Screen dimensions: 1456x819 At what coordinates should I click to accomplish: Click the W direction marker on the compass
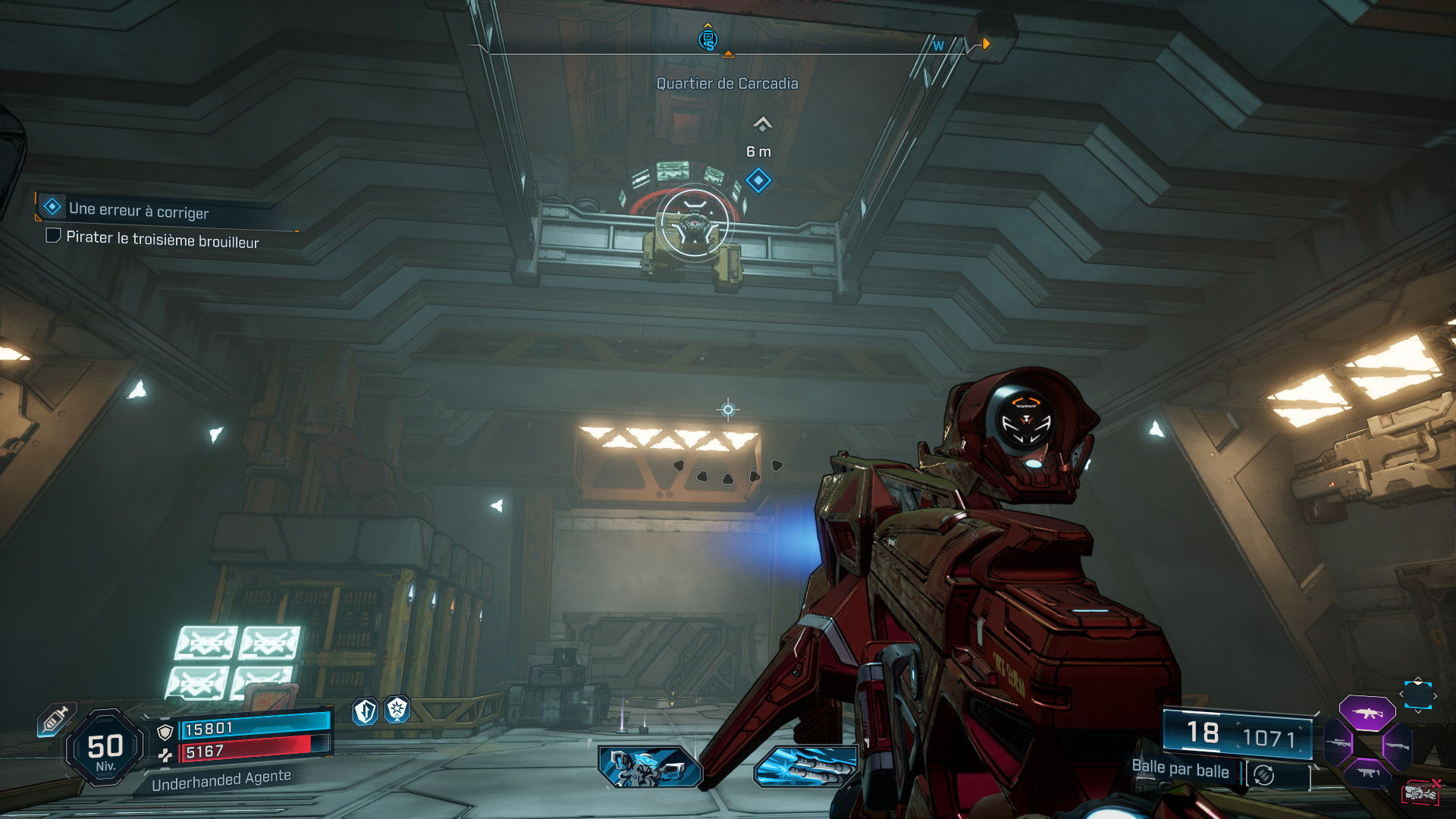pos(939,45)
